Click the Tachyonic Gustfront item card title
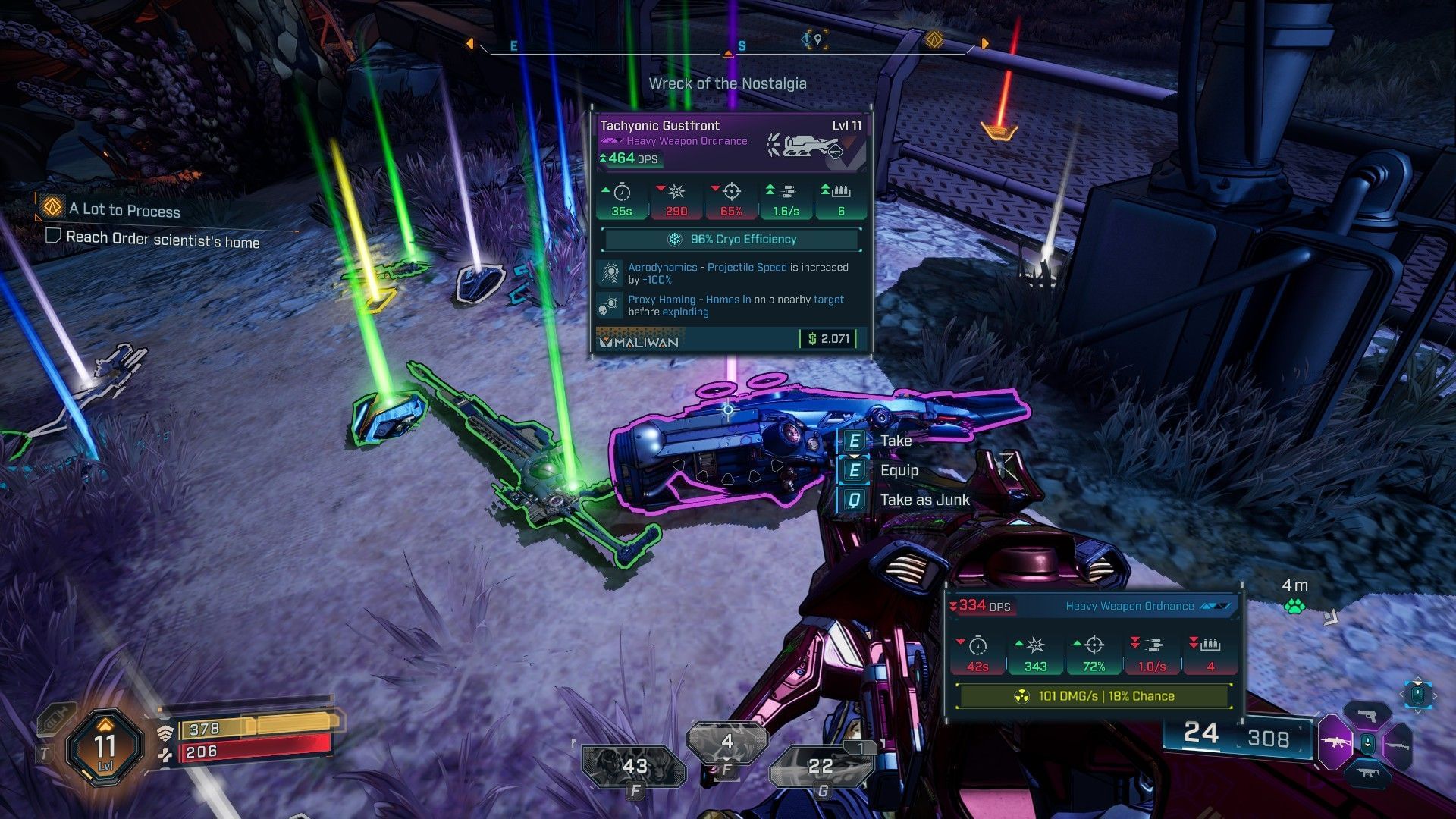The image size is (1456, 819). 660,126
